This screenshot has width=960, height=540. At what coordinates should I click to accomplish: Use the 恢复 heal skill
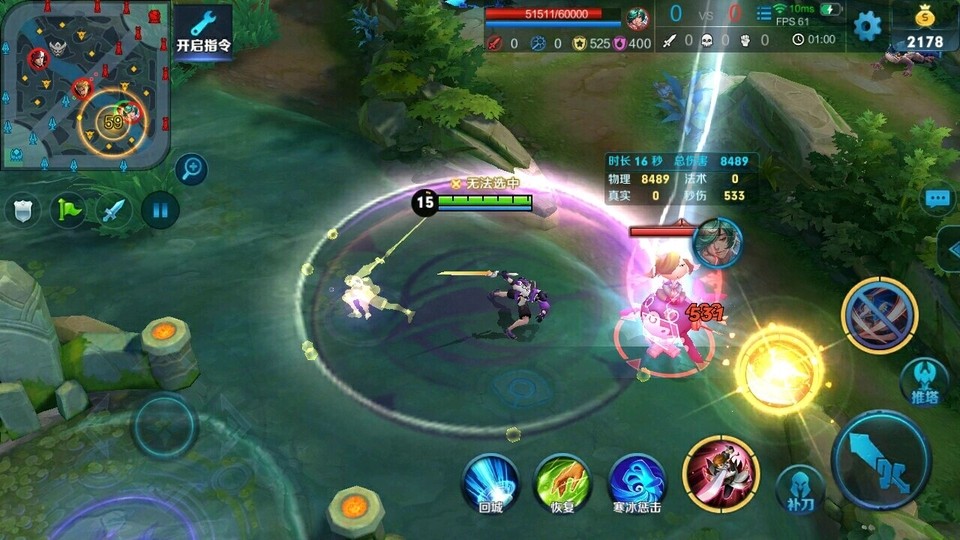click(x=563, y=481)
